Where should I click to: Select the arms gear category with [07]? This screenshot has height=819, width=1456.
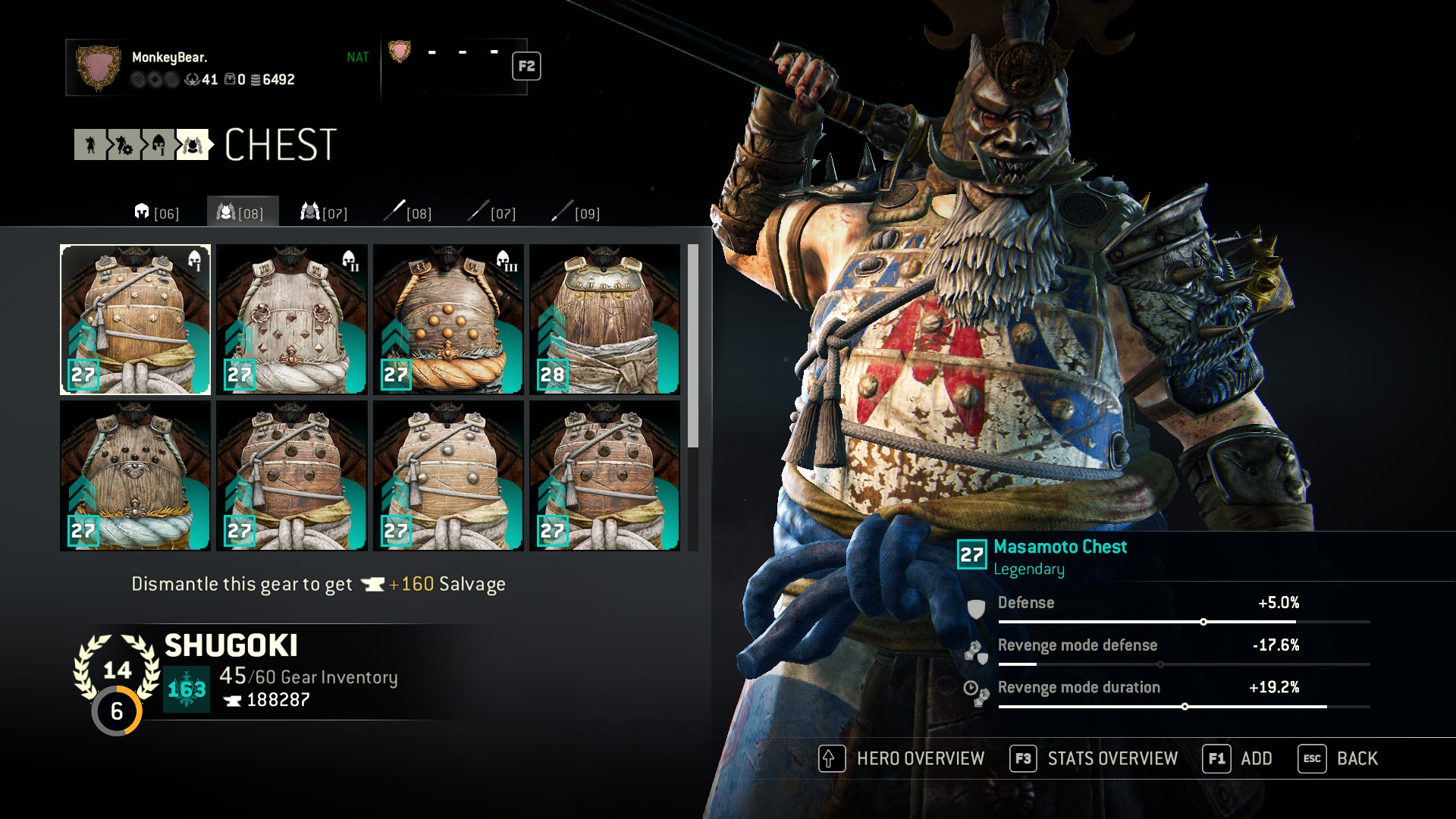pos(328,213)
